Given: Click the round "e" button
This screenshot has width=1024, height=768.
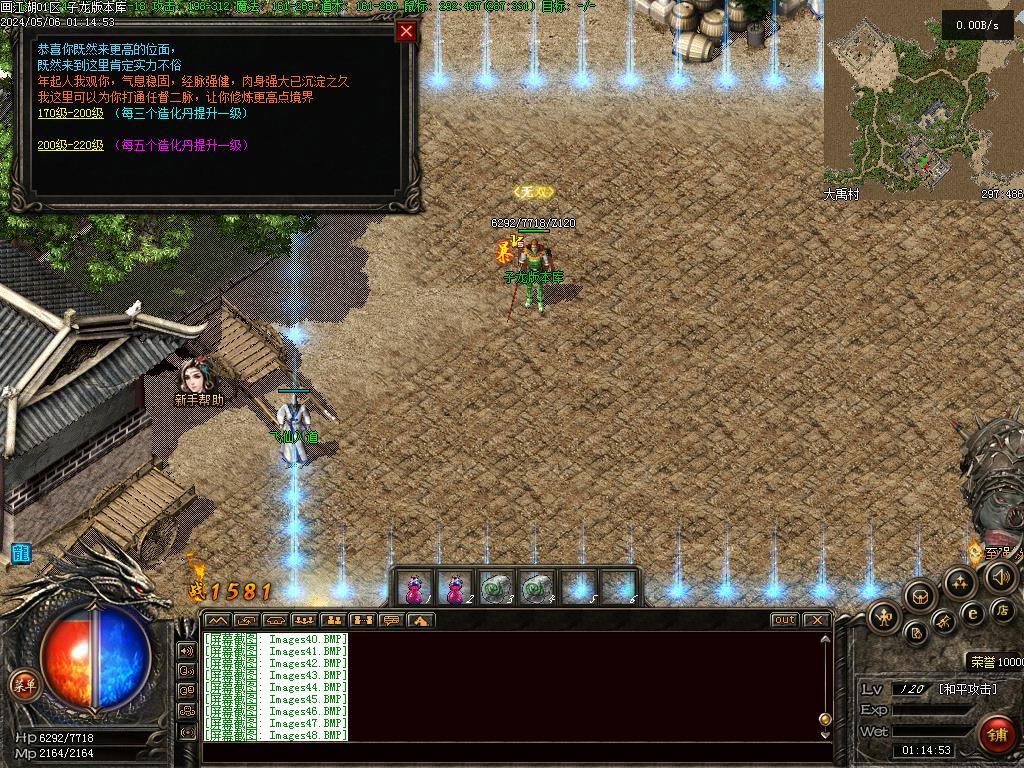Looking at the screenshot, I should 972,613.
